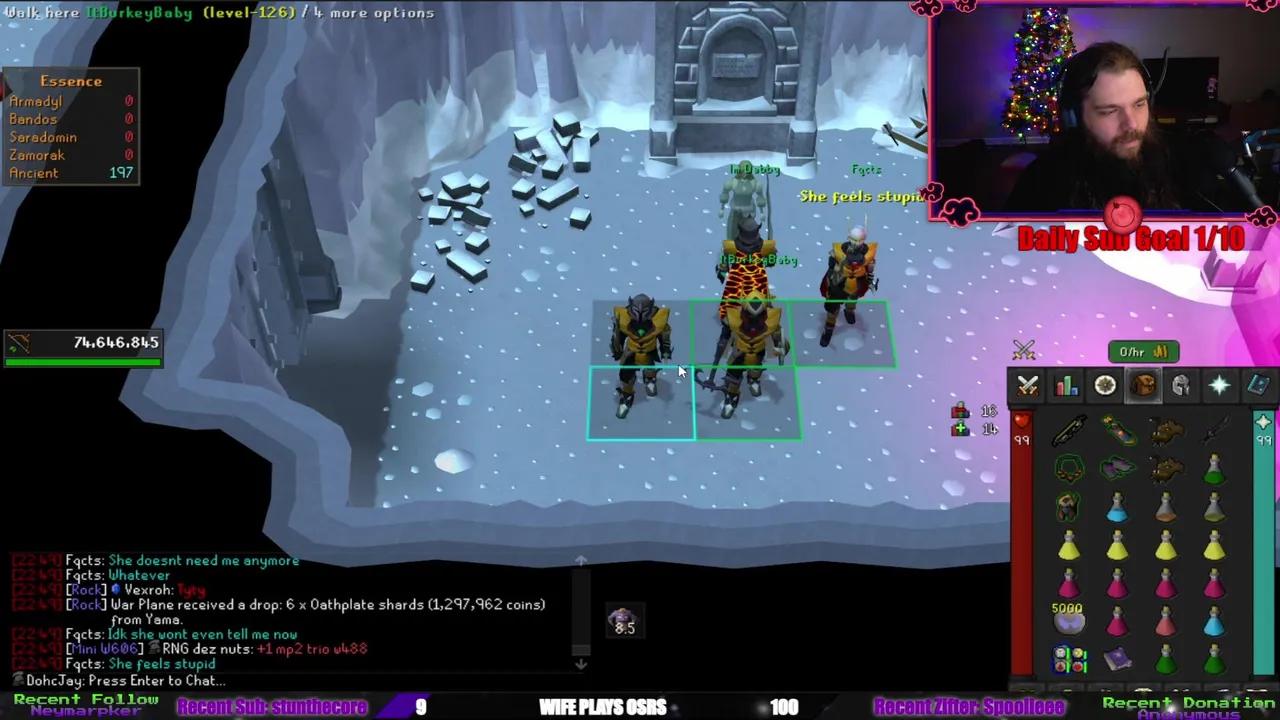Click the '0/hr' profit tracker display
The image size is (1280, 720).
point(1133,352)
